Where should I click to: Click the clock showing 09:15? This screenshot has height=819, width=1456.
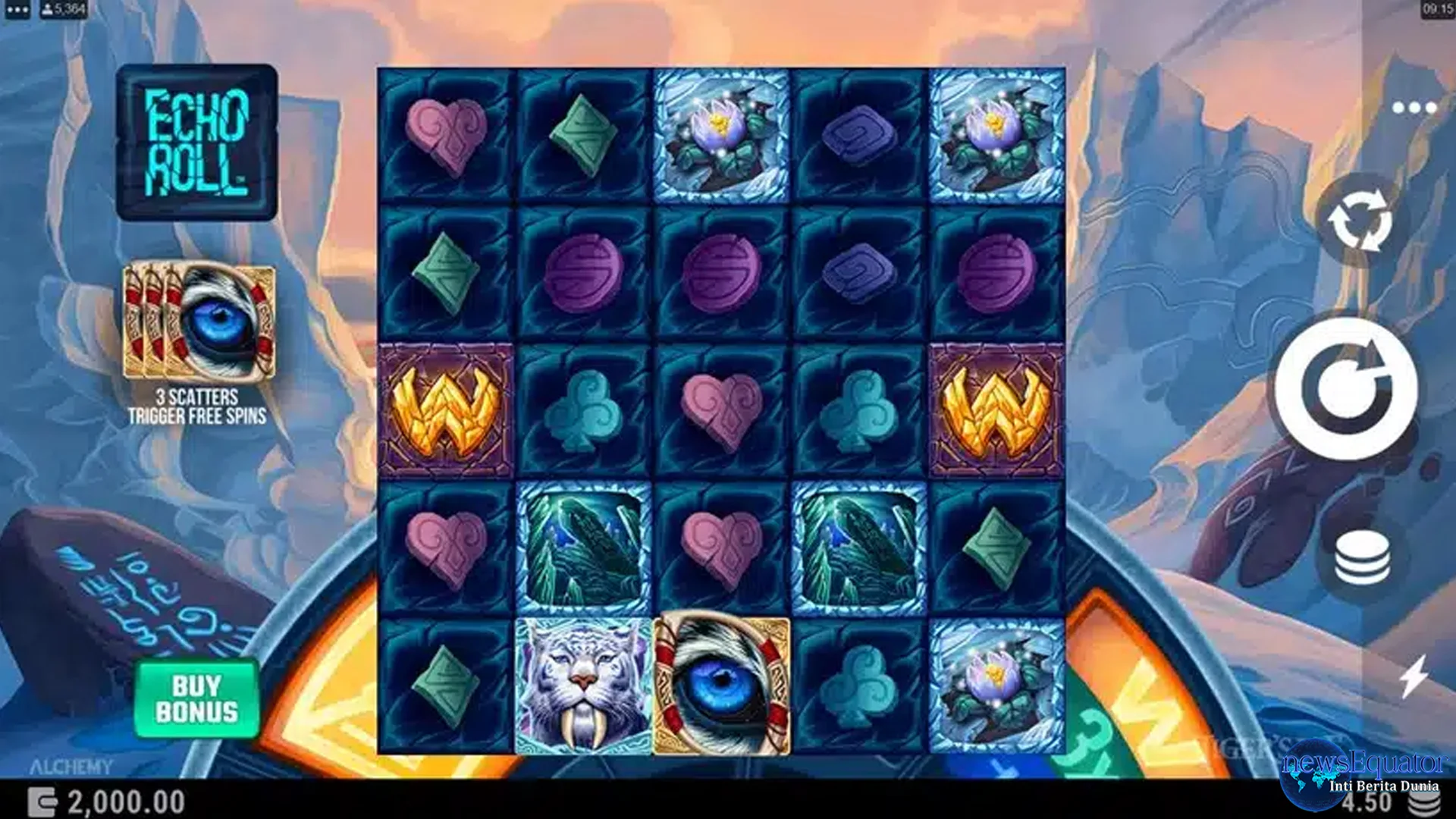tap(1437, 10)
